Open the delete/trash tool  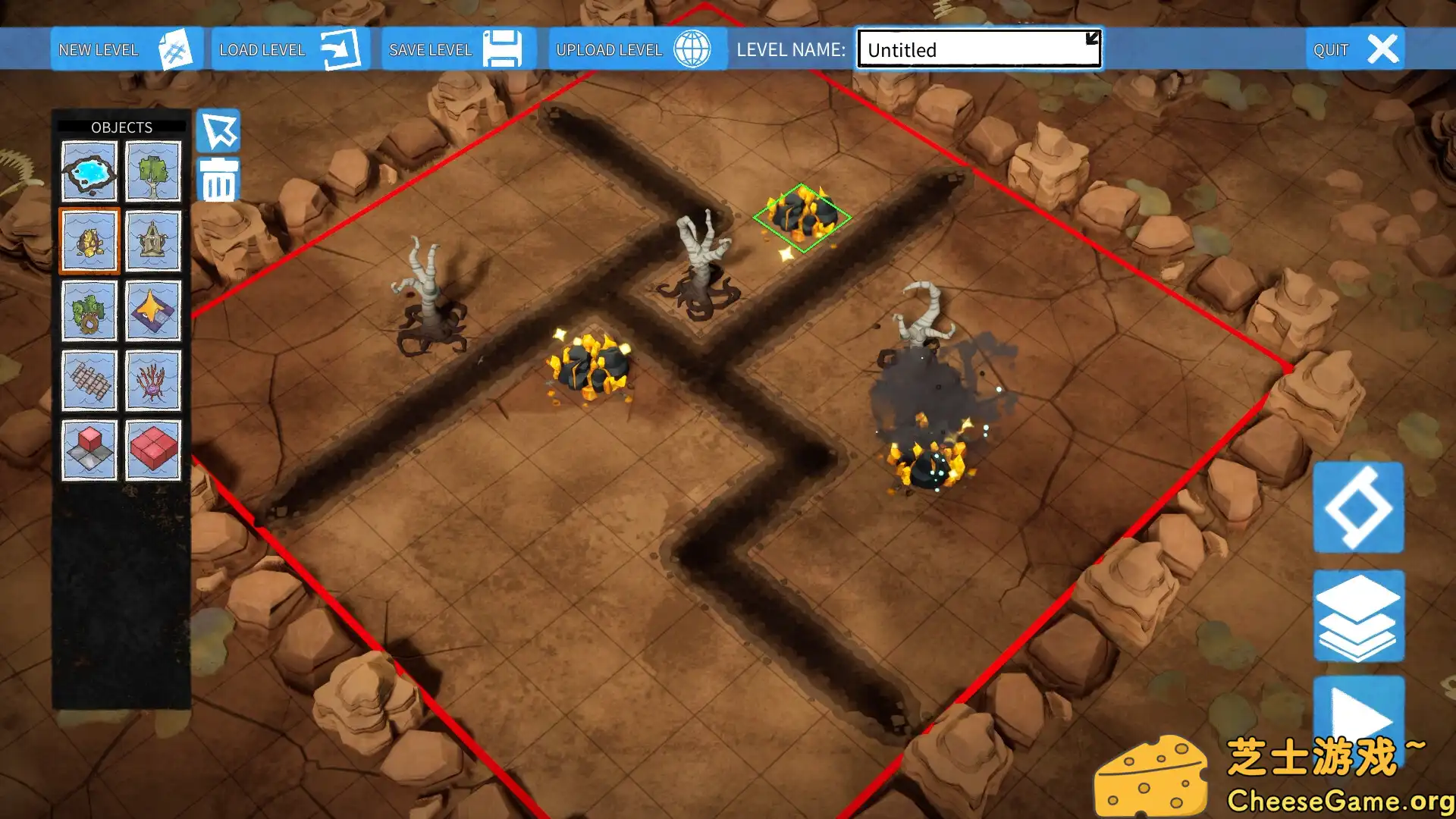(218, 180)
